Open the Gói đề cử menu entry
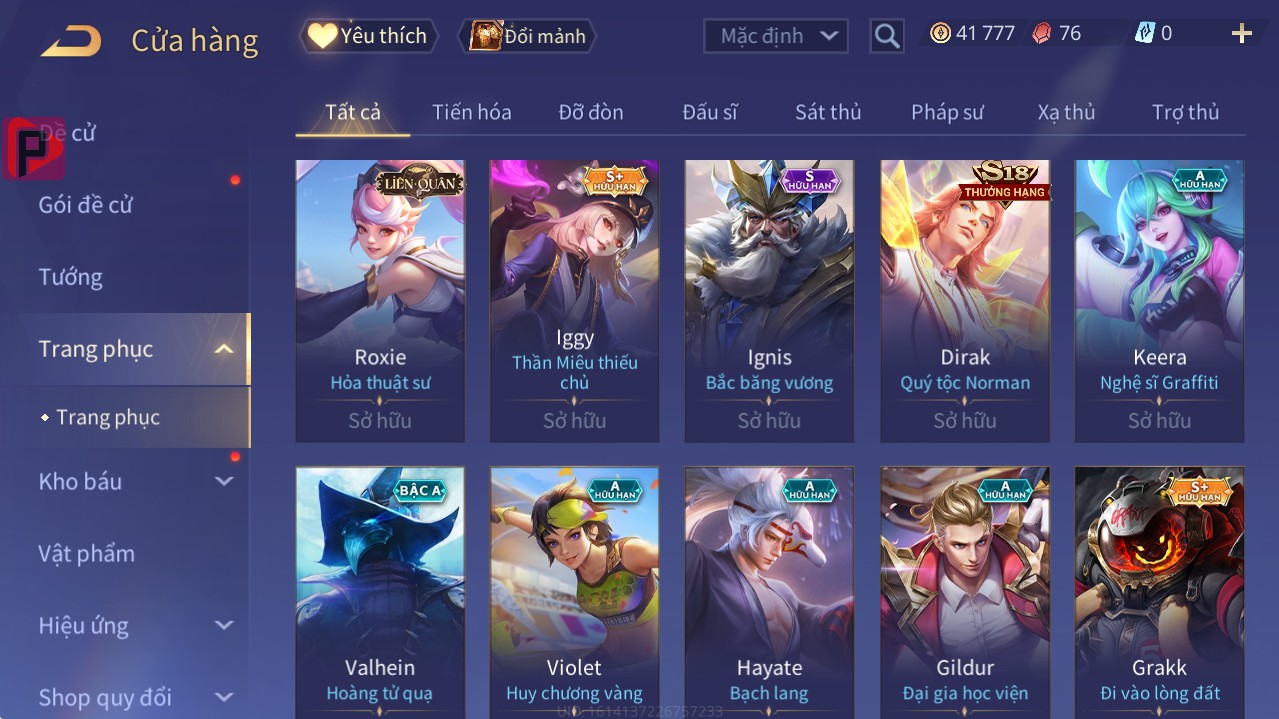Screen dimensions: 1279x719 86,205
